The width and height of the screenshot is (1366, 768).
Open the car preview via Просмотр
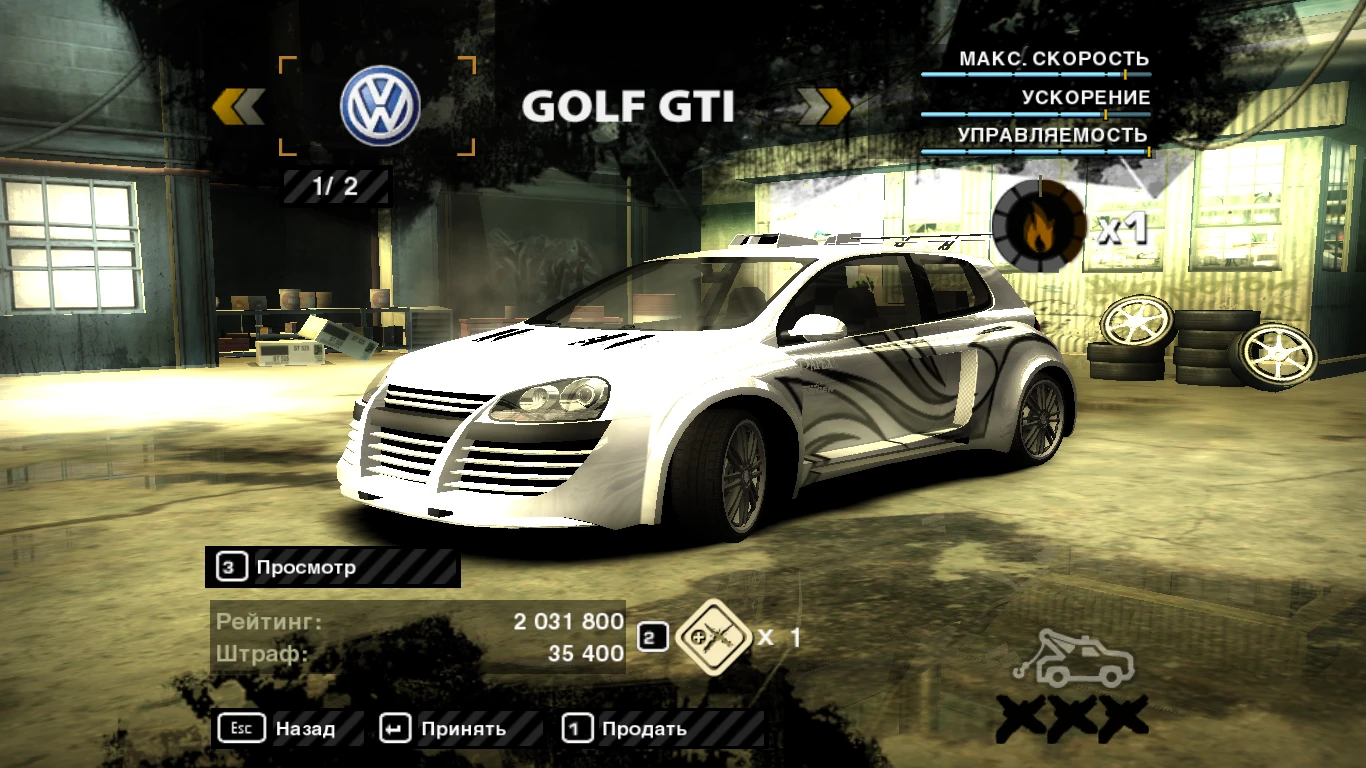305,567
